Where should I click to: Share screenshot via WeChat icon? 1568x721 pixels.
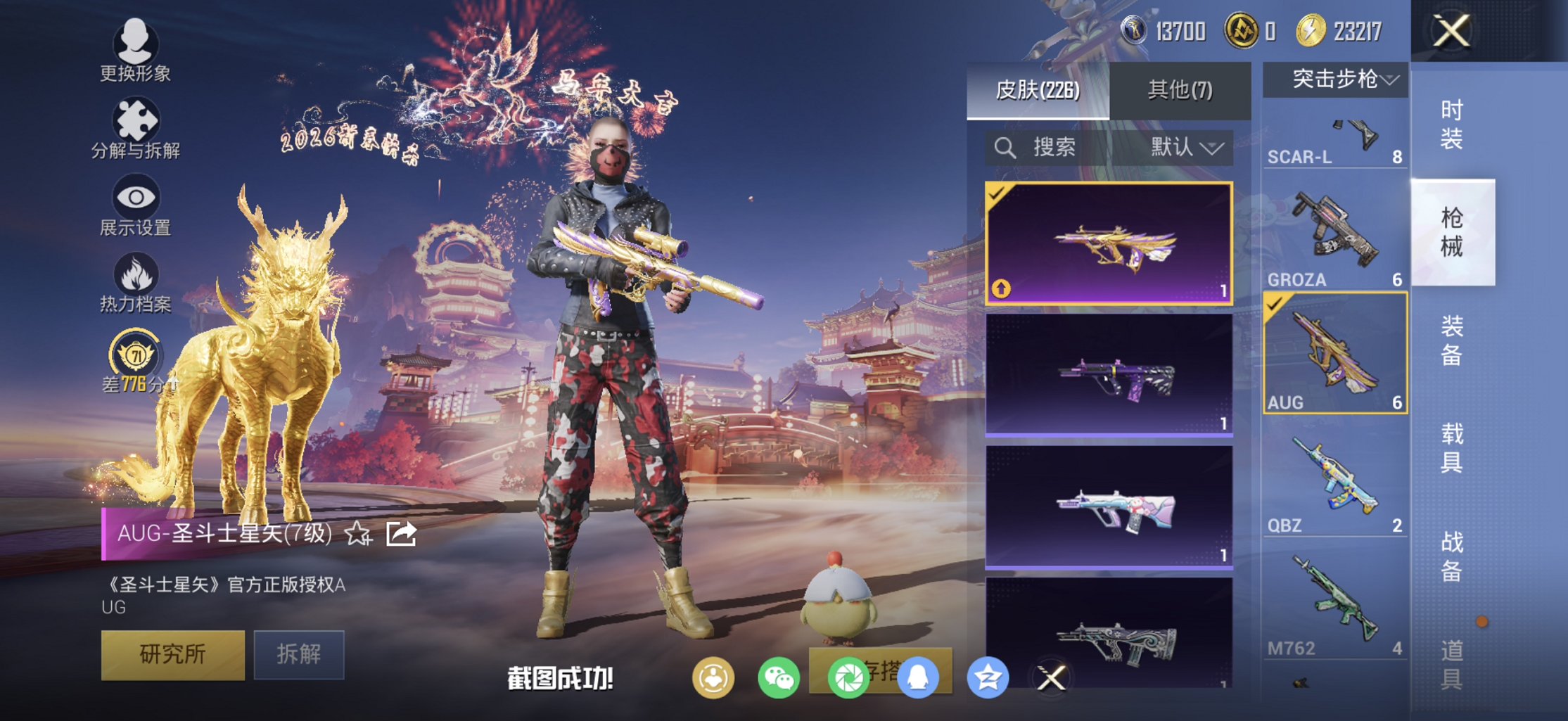click(778, 678)
